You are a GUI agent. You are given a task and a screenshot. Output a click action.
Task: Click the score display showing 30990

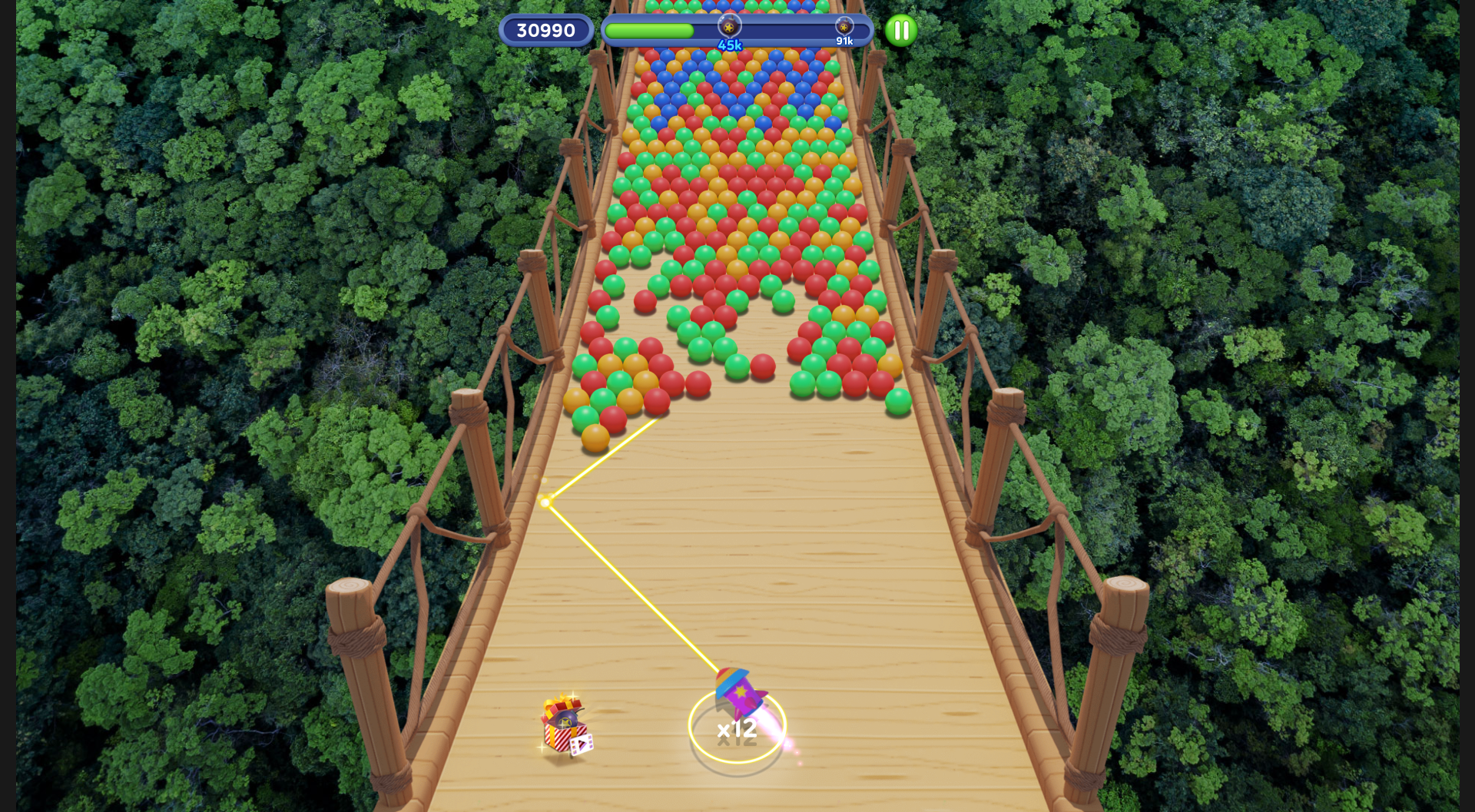click(545, 29)
